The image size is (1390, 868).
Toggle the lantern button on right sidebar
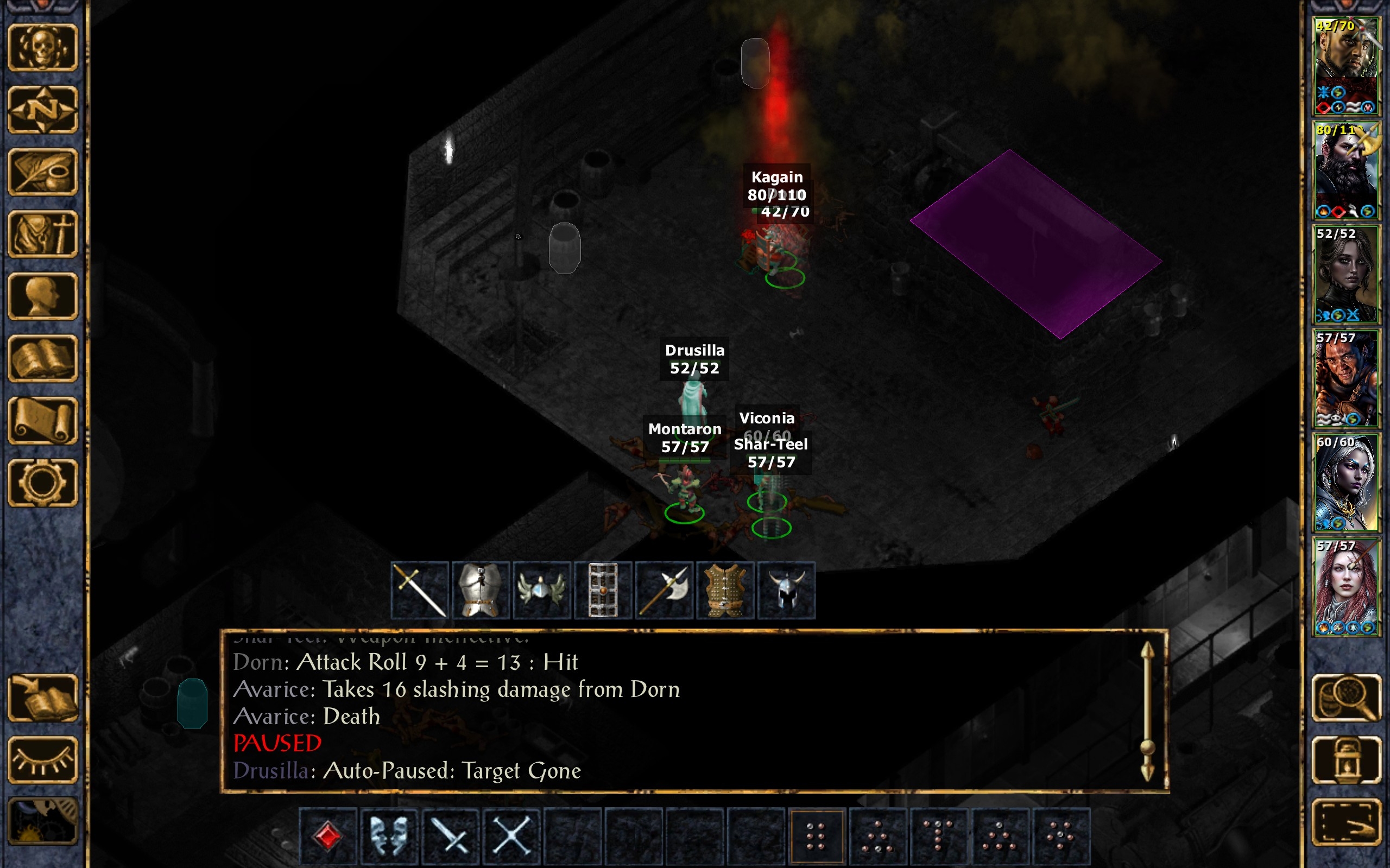tap(1347, 759)
